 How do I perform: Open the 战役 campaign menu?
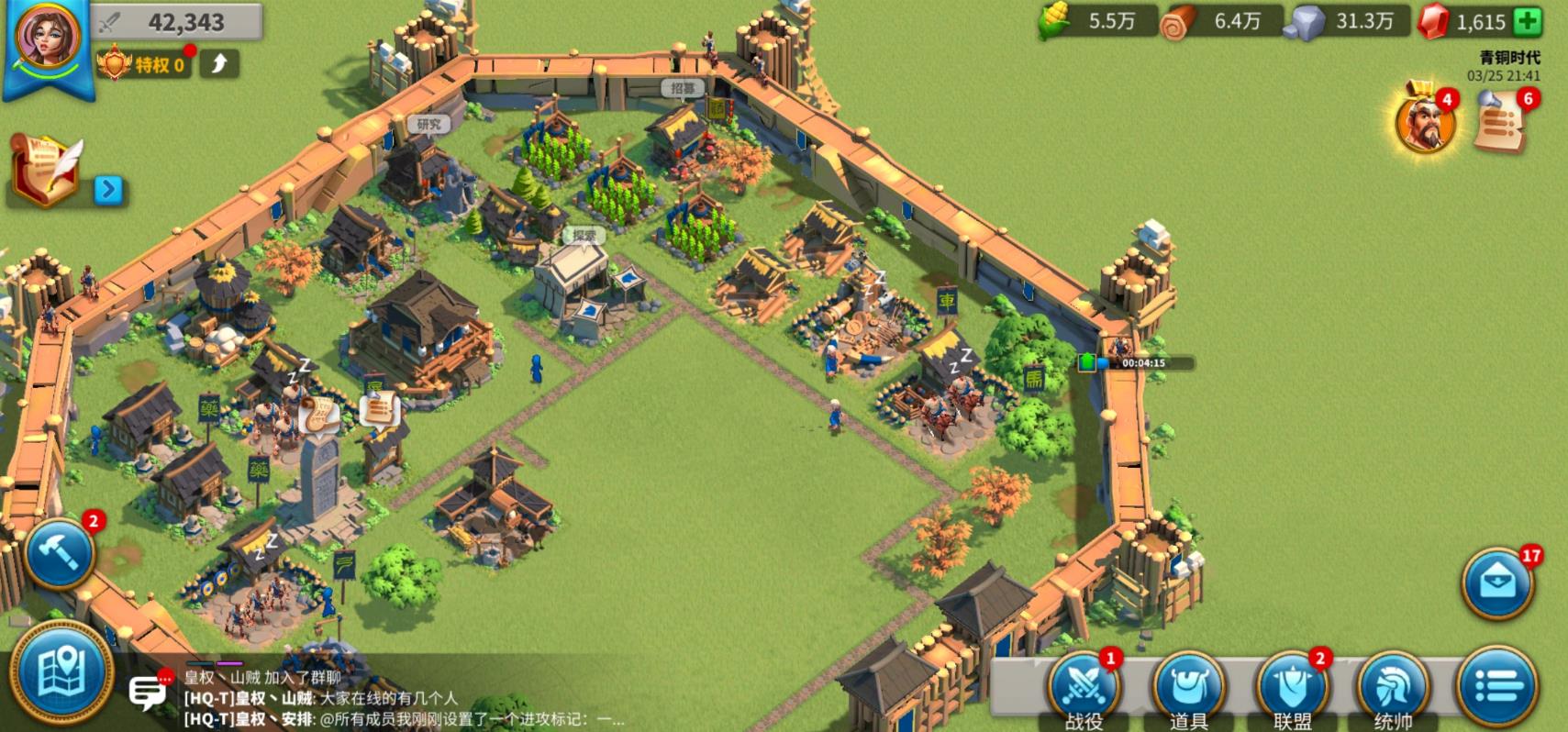tap(1084, 688)
